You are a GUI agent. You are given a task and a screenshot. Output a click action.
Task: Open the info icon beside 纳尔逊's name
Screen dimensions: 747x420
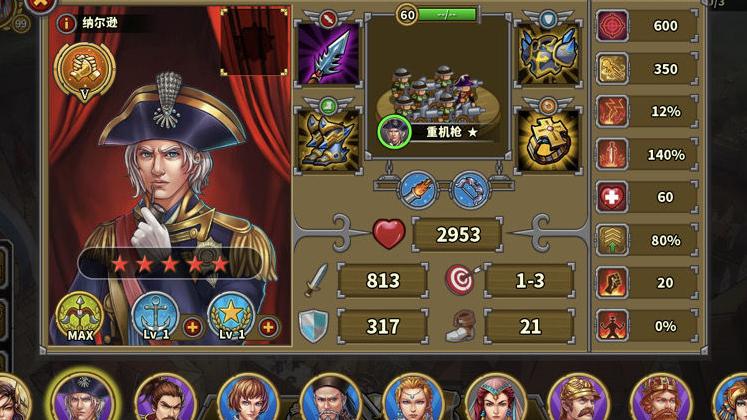coord(66,23)
